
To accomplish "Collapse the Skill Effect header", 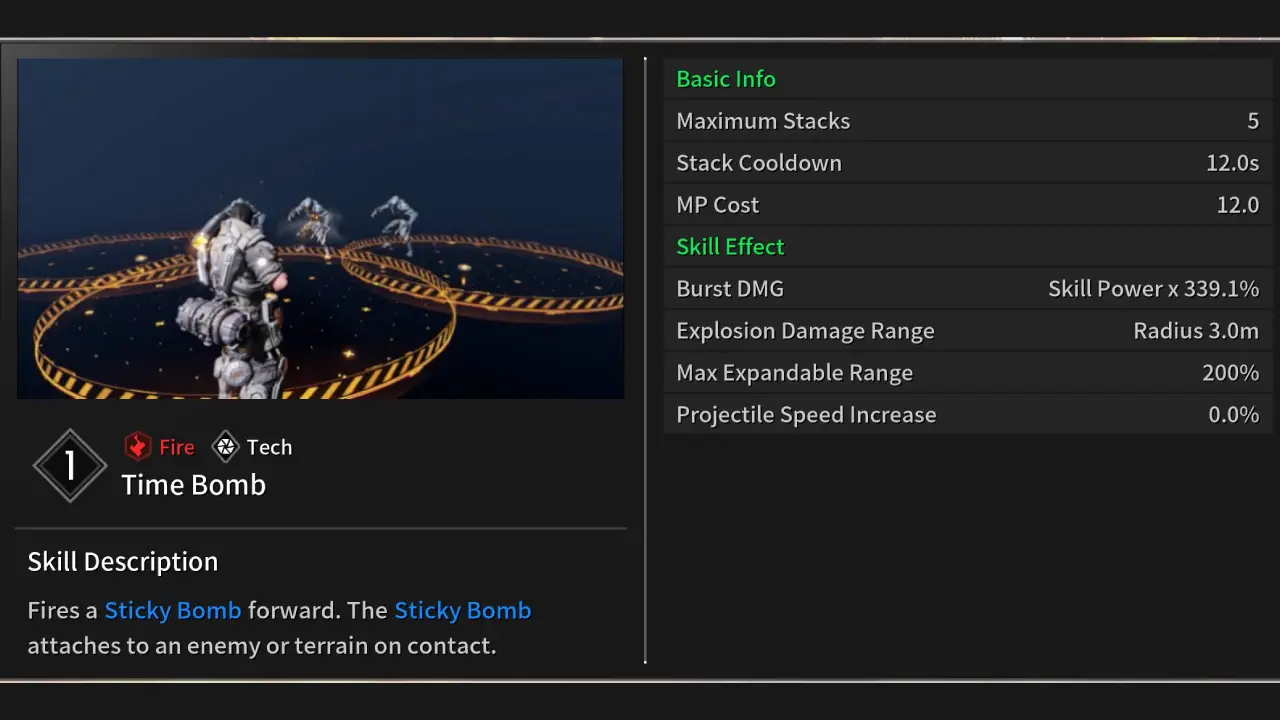I will tap(730, 247).
